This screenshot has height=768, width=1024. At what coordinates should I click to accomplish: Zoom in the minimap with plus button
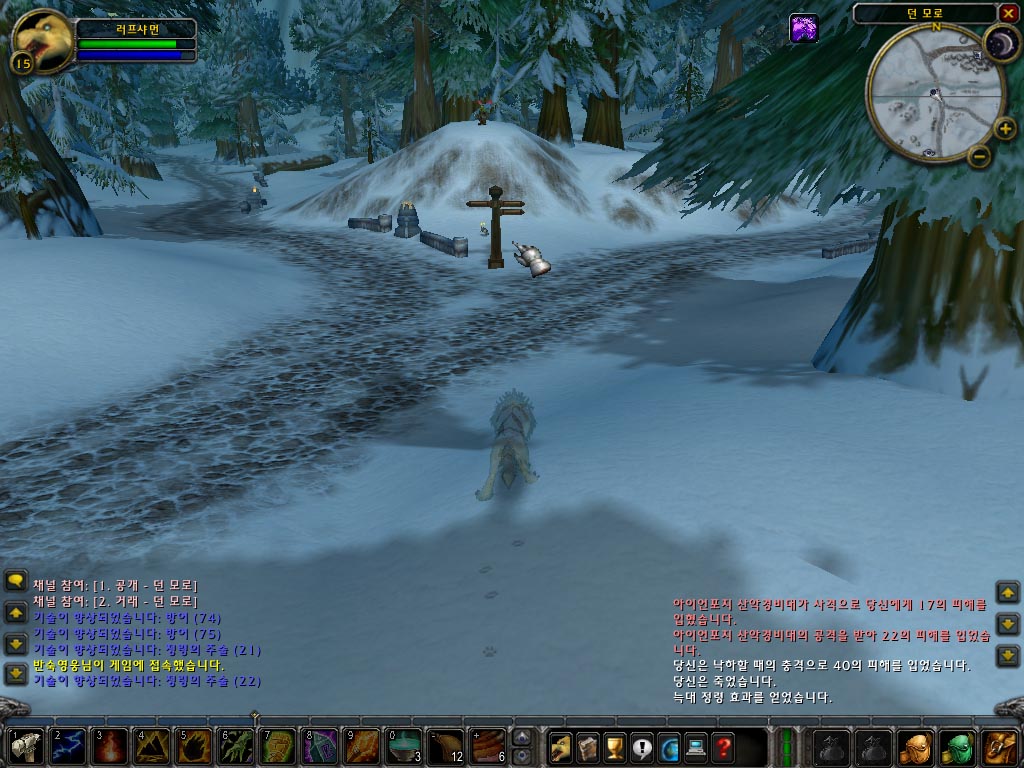[x=1005, y=129]
